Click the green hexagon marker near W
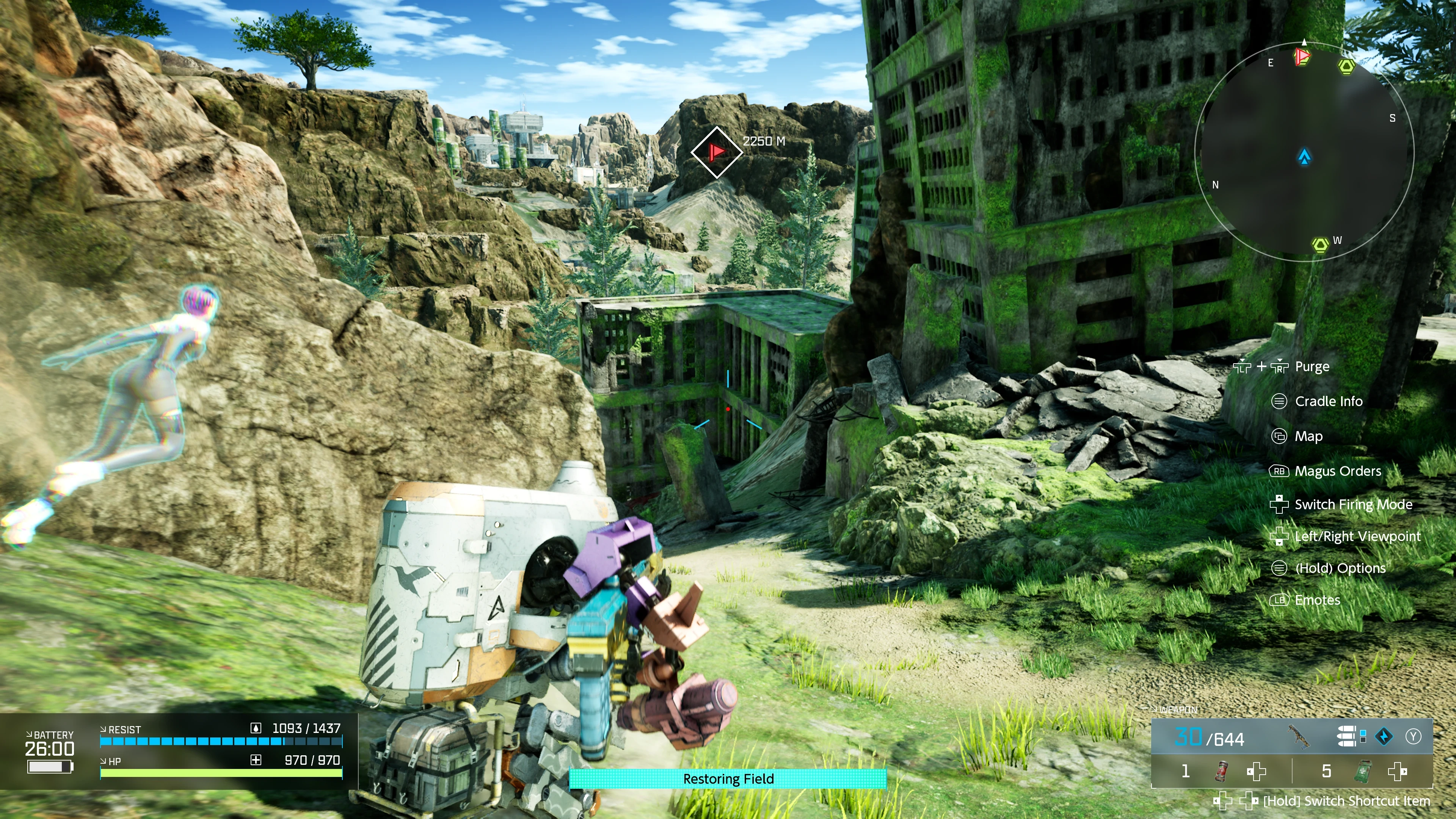 tap(1320, 245)
